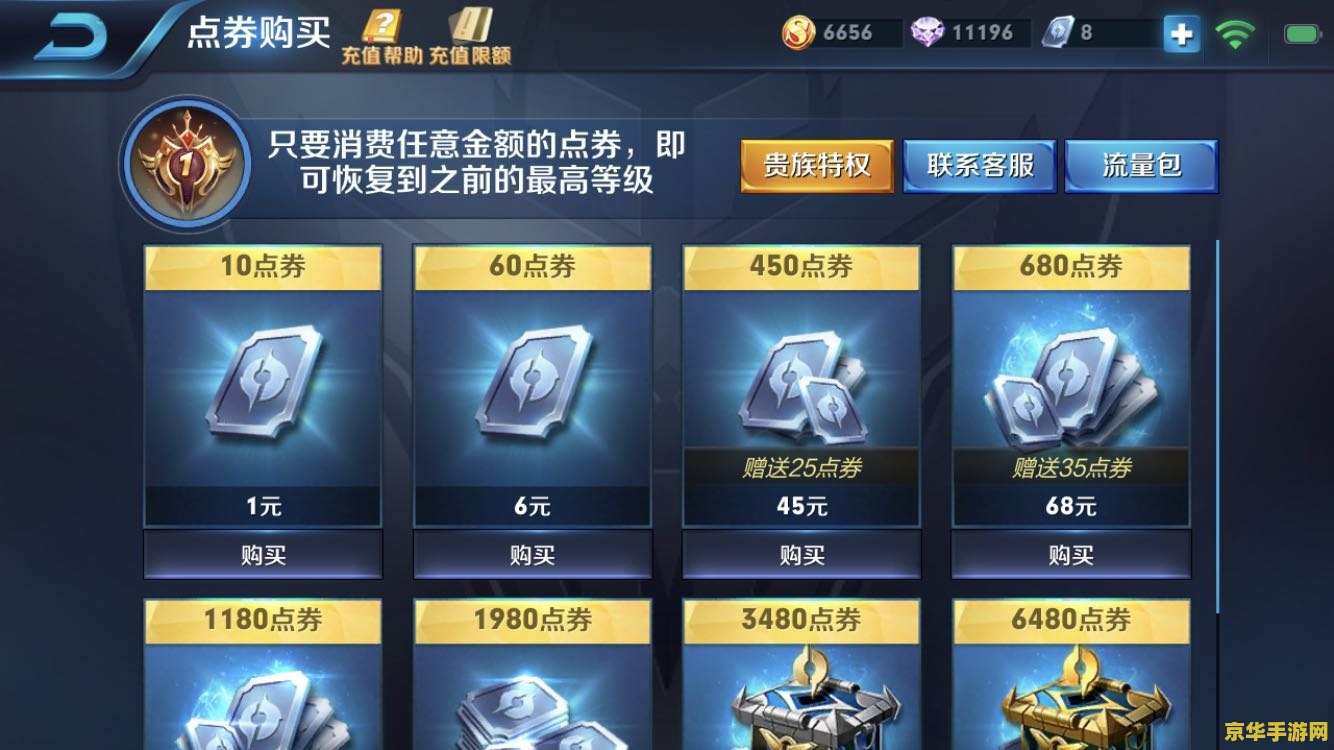Click the blue plus button to add currency
Screen dimensions: 1334x750
(x=1181, y=33)
